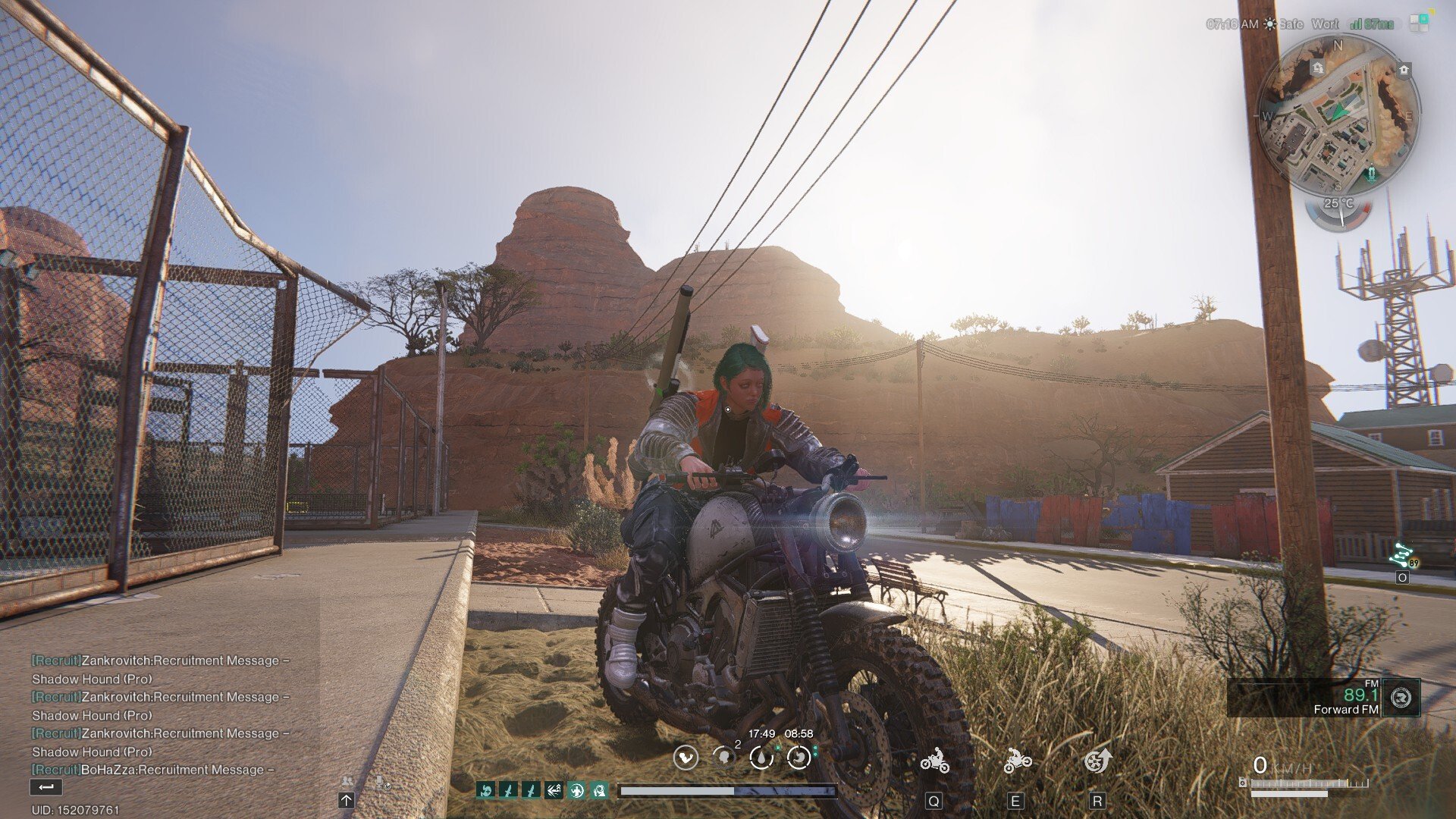Viewport: 1456px width, 819px height.
Task: Expand chat with the up-arrow button
Action: point(347,800)
